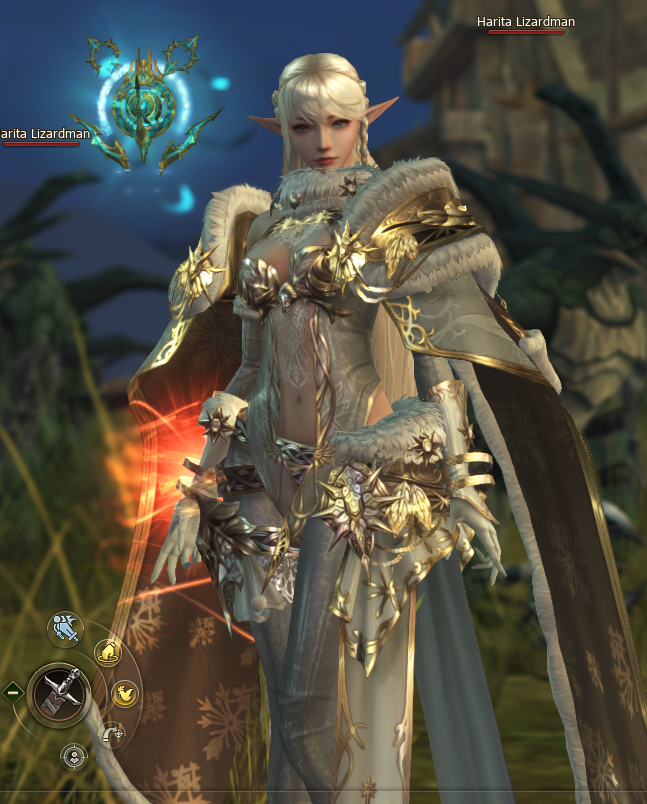Select the golden pick-up hand icon
The image size is (647, 804).
(107, 653)
